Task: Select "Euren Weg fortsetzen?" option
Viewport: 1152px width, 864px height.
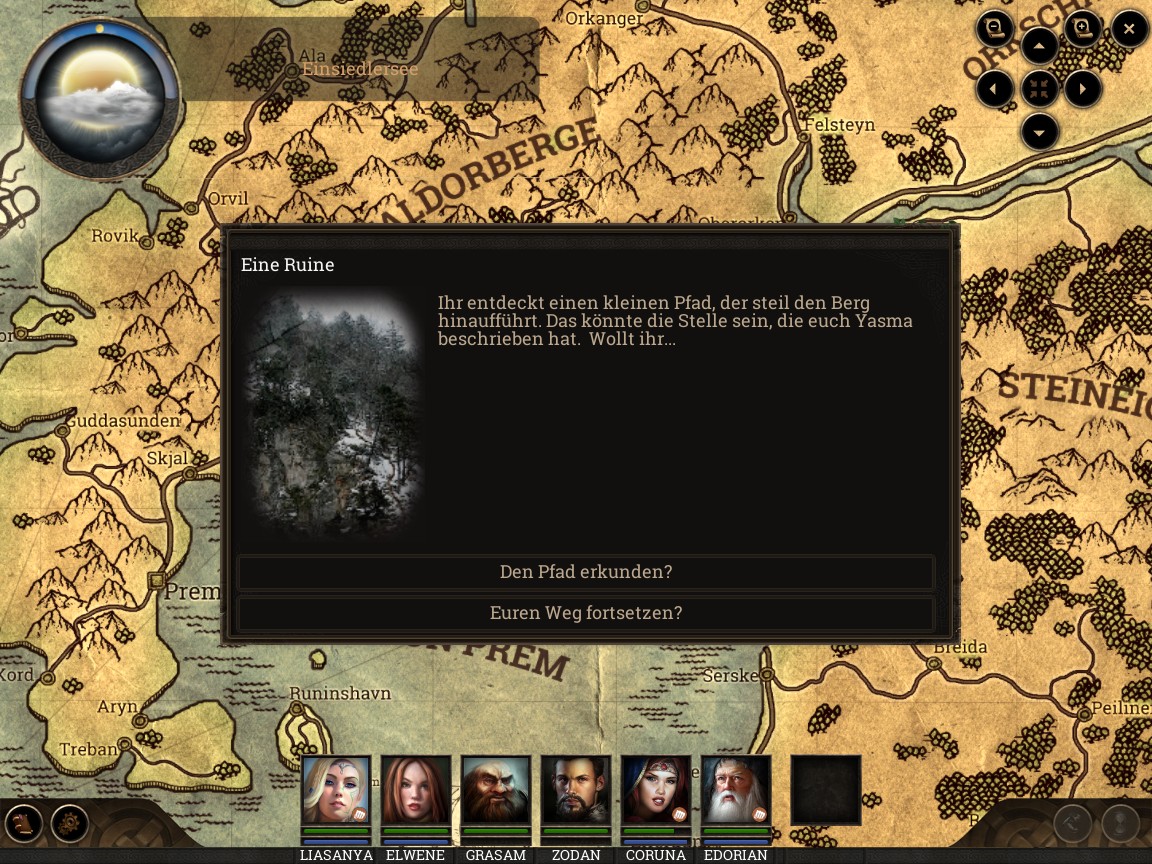Action: click(x=586, y=613)
